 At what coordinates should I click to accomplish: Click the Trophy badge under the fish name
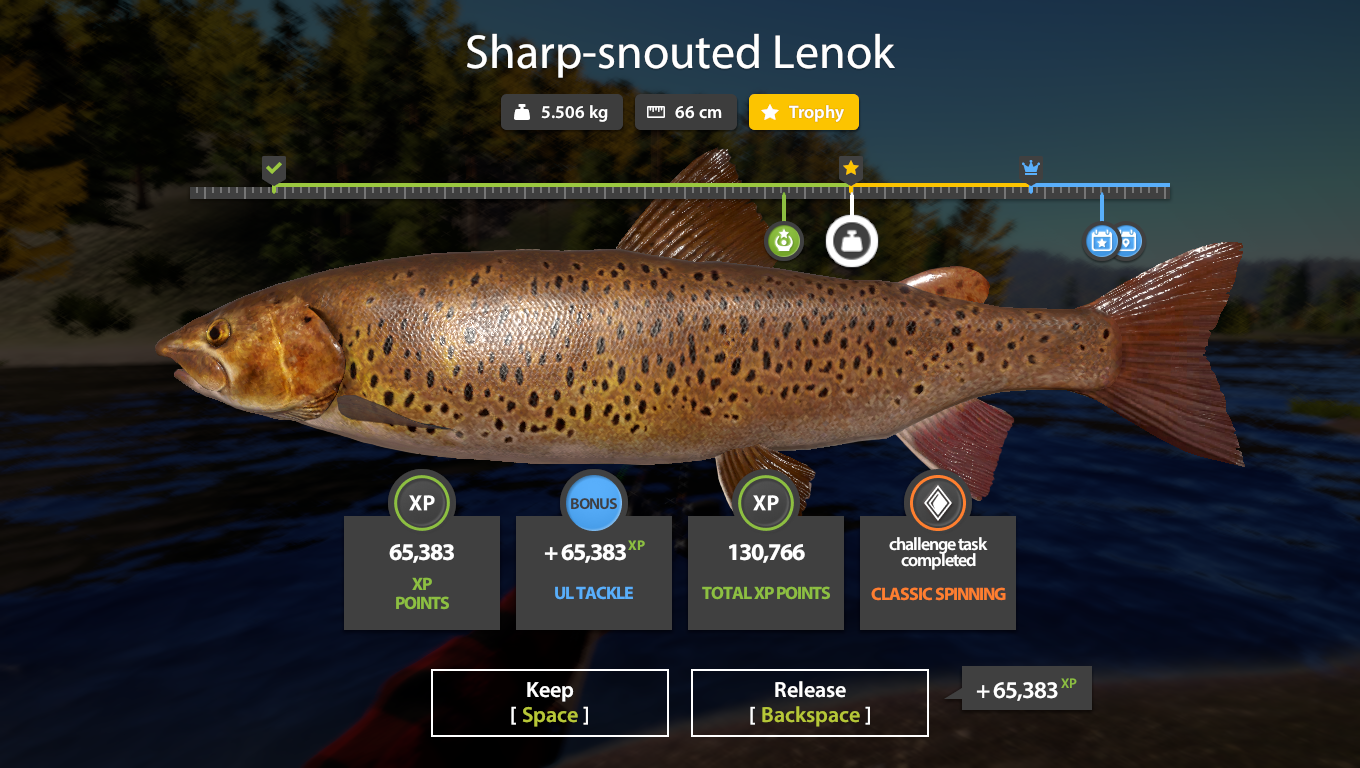(803, 112)
